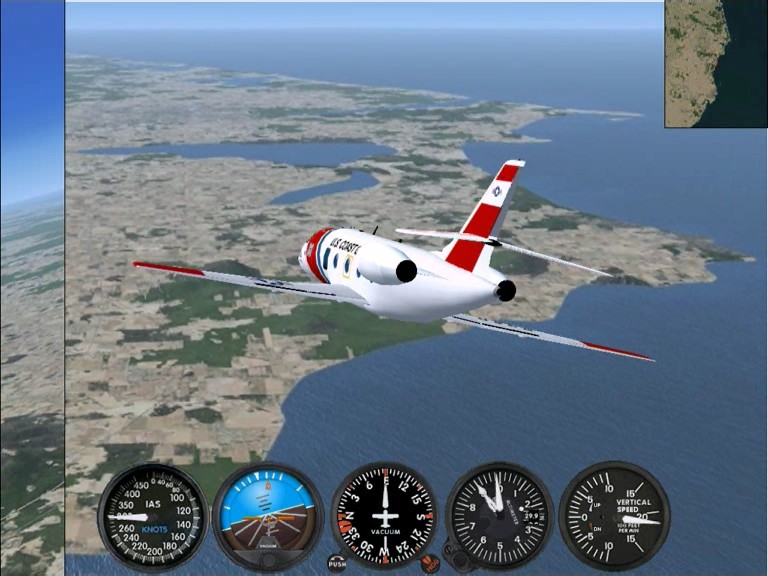Click the PUSH knob on heading indicator
Image resolution: width=768 pixels, height=576 pixels.
[x=337, y=563]
